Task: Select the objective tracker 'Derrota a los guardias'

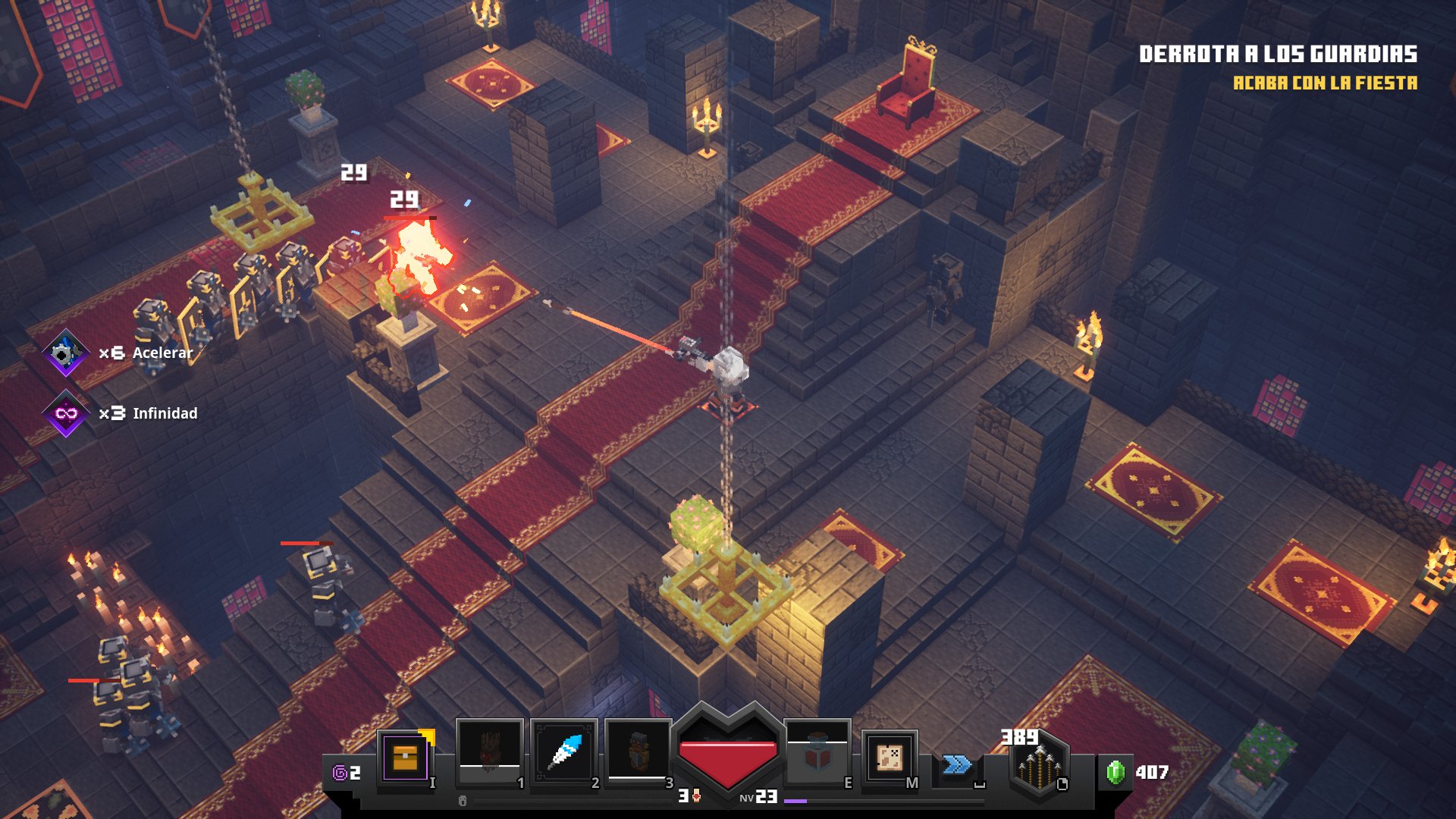Action: point(1278,54)
